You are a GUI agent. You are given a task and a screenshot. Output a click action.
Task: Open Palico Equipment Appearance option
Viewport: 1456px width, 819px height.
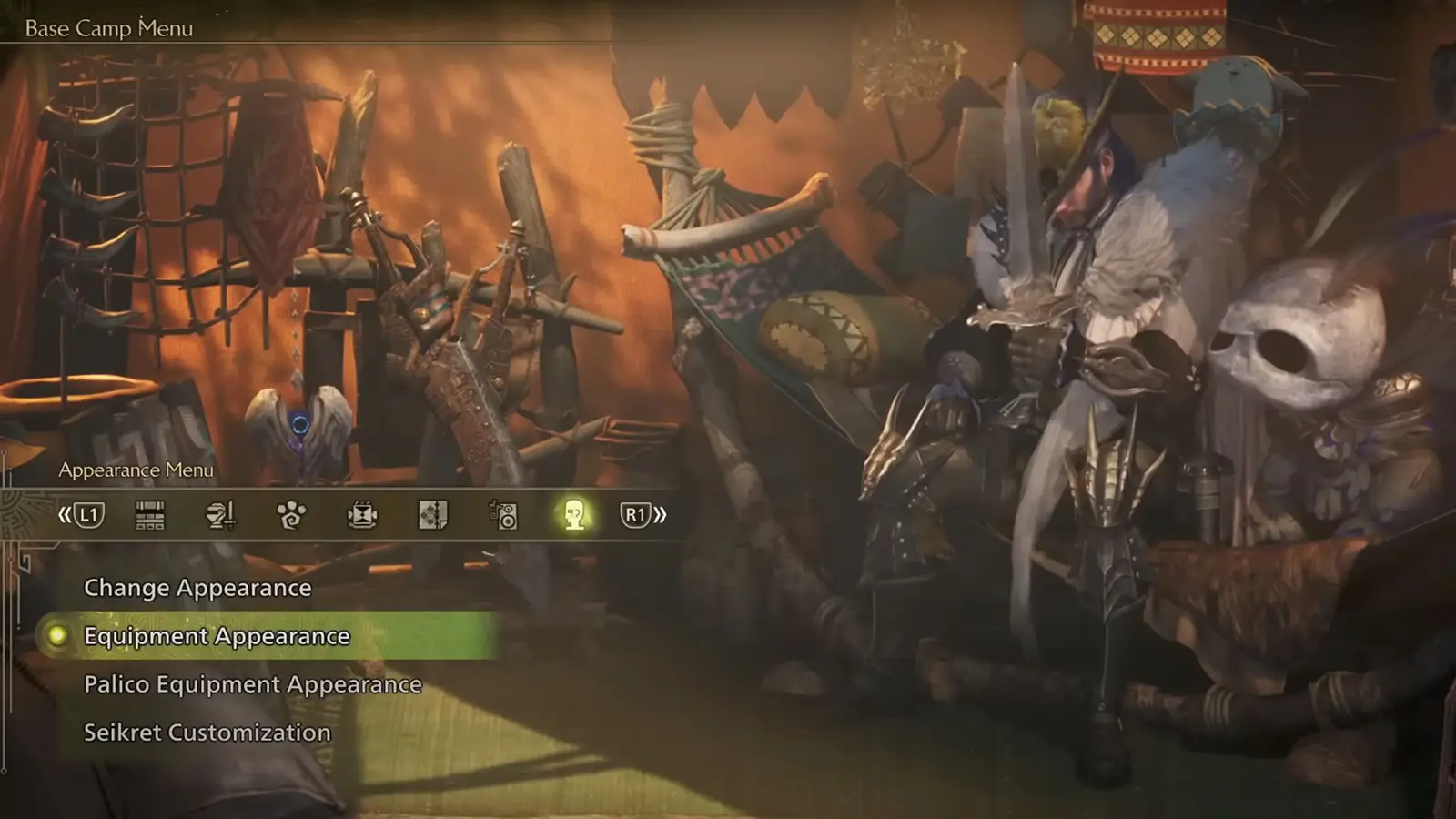pyautogui.click(x=252, y=683)
